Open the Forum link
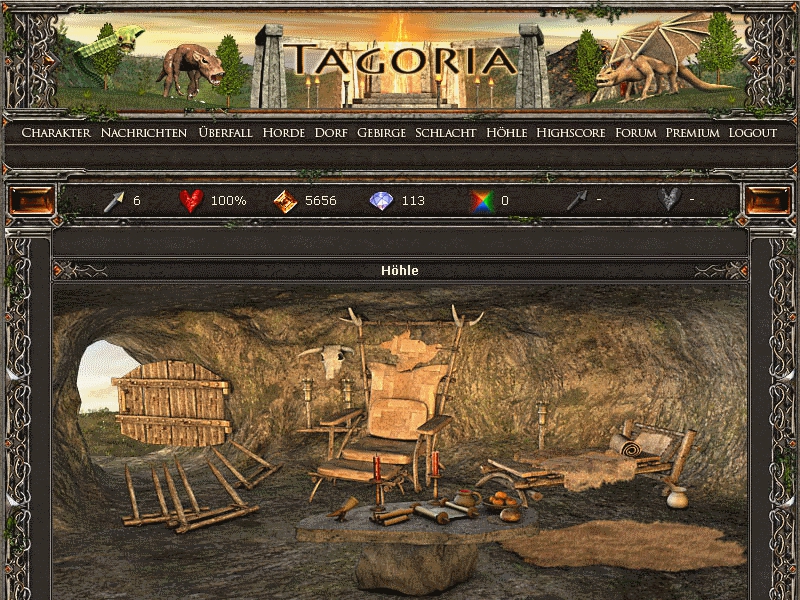 click(x=636, y=133)
